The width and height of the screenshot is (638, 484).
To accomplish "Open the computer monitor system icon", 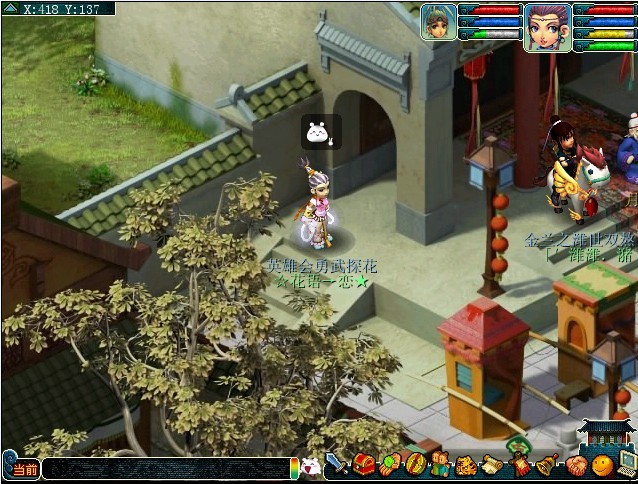I will pos(627,465).
